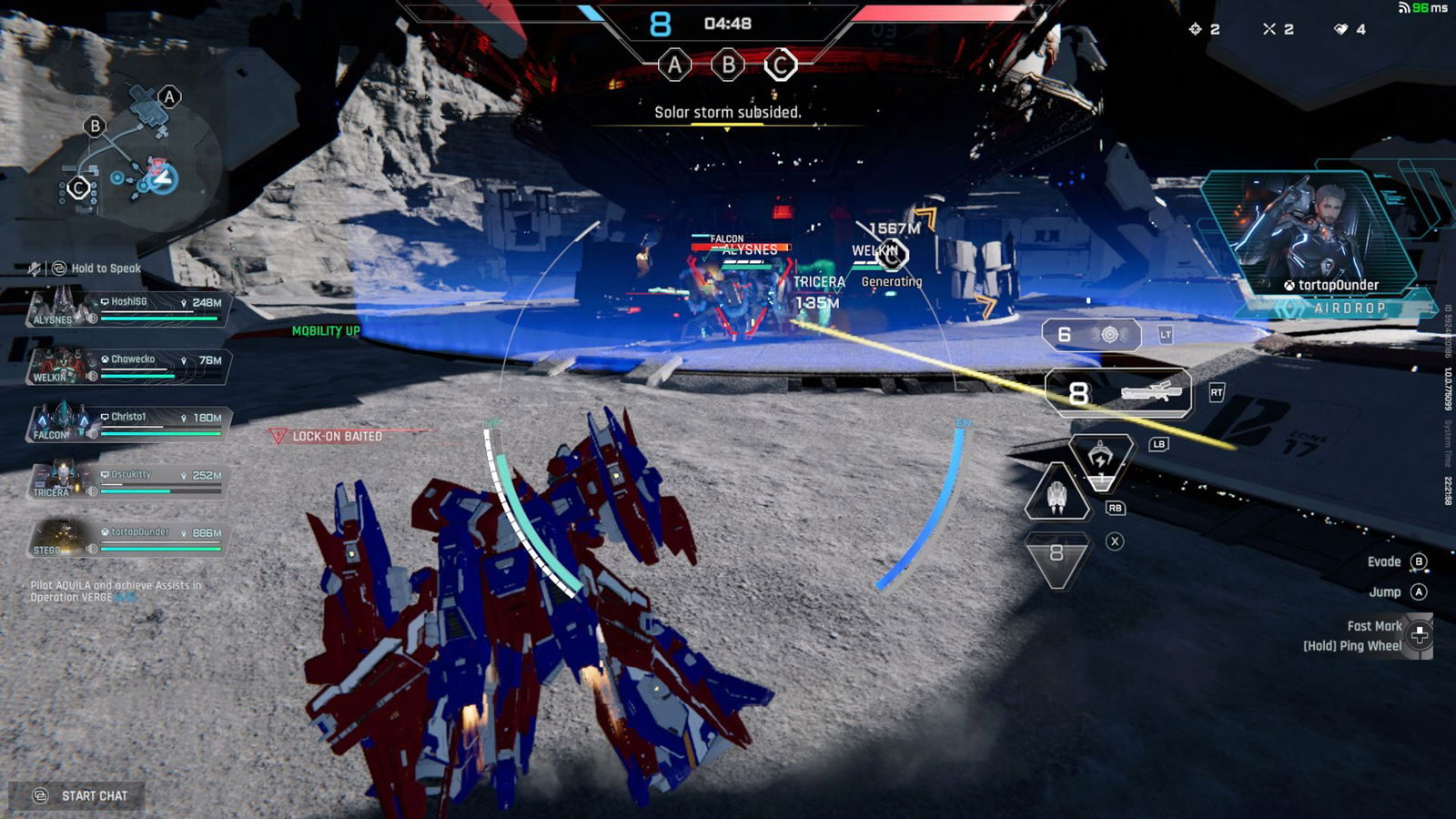Select the rifle primary weapon slot

pos(1118,393)
